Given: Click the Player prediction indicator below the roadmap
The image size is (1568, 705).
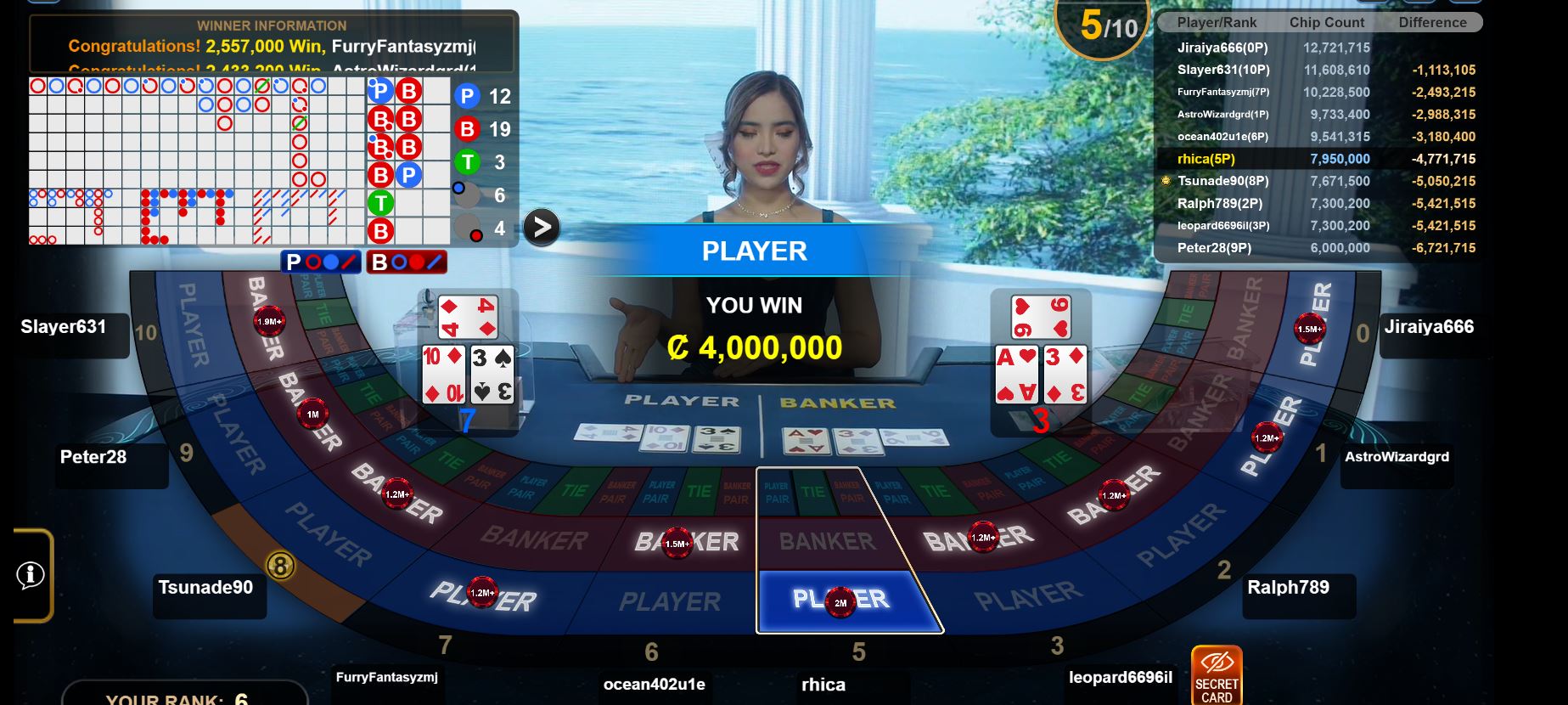Looking at the screenshot, I should pos(321,262).
